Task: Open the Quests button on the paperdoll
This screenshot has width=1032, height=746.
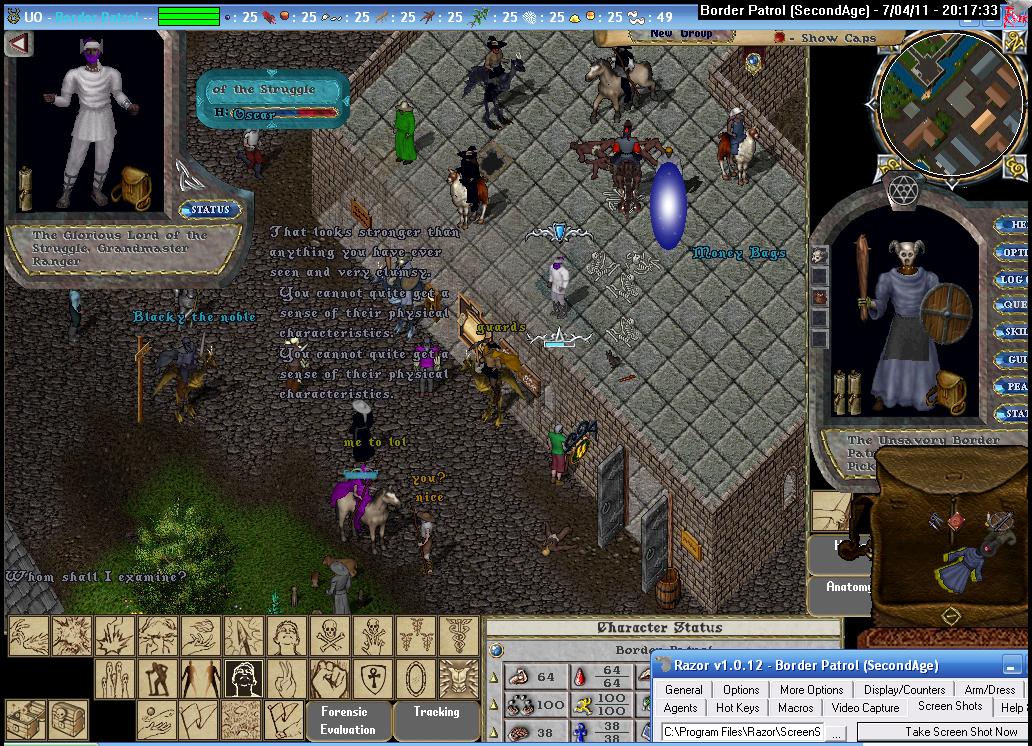Action: point(1014,305)
